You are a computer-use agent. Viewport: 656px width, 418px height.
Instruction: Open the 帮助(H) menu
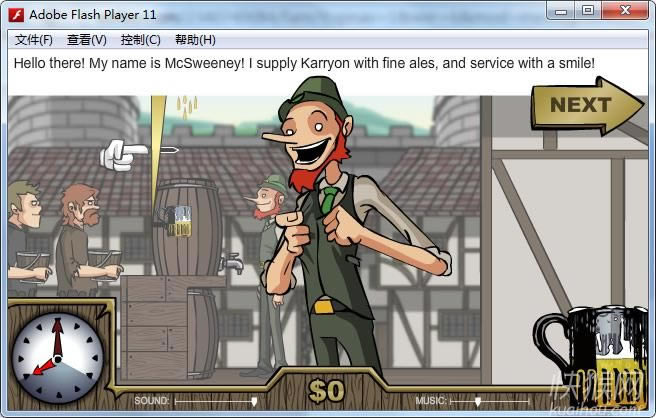coord(195,40)
